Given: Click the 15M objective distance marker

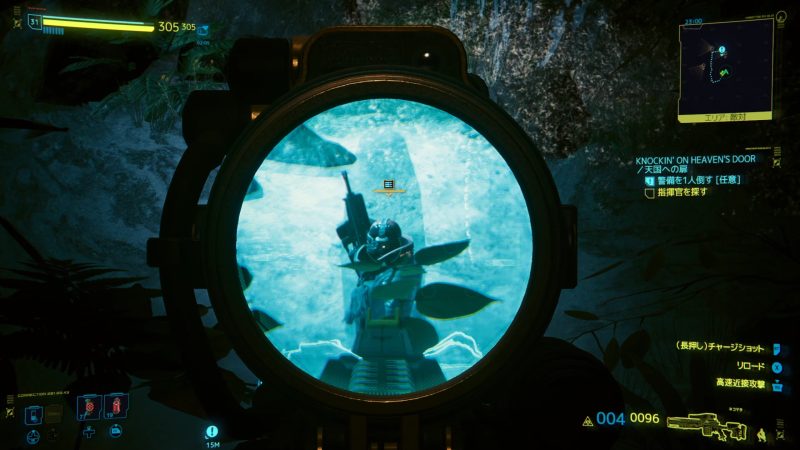Looking at the screenshot, I should (212, 433).
